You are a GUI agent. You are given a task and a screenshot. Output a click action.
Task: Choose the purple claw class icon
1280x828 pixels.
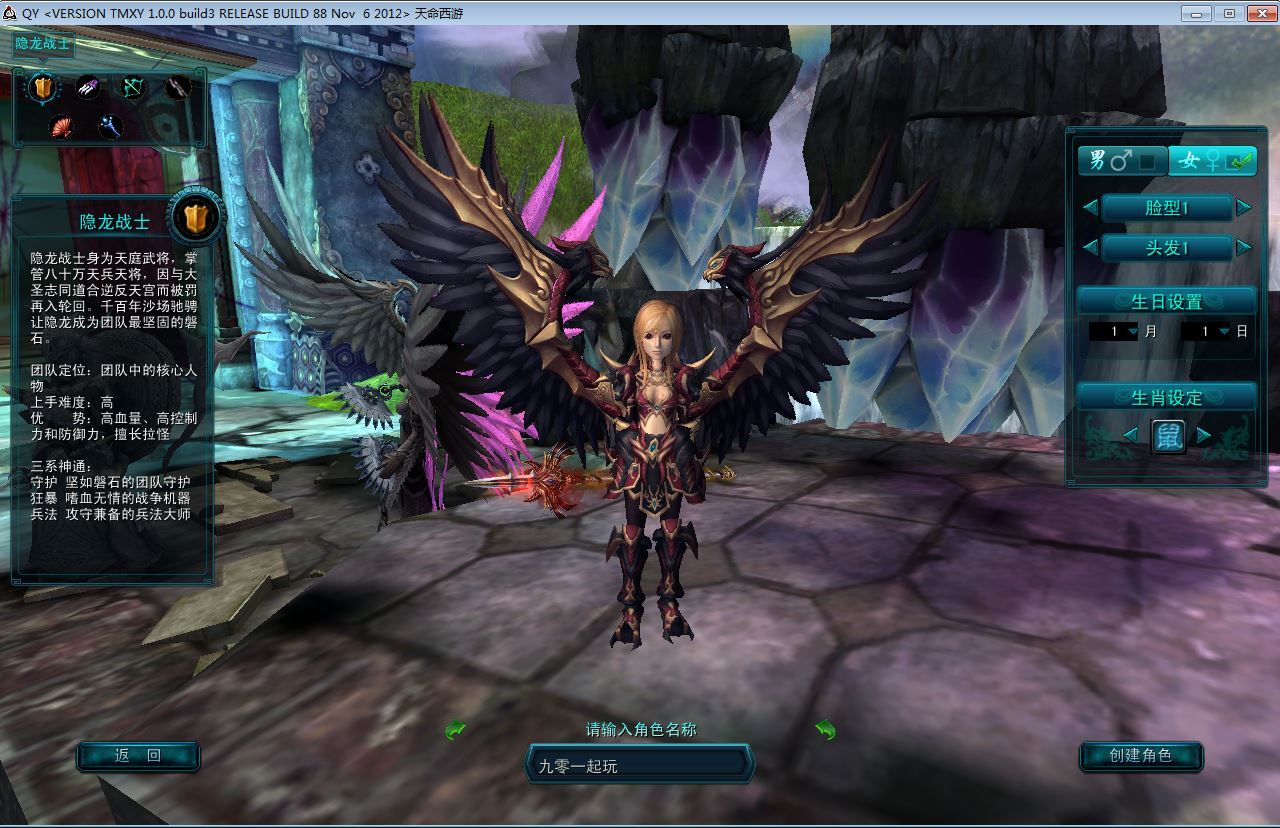(88, 88)
